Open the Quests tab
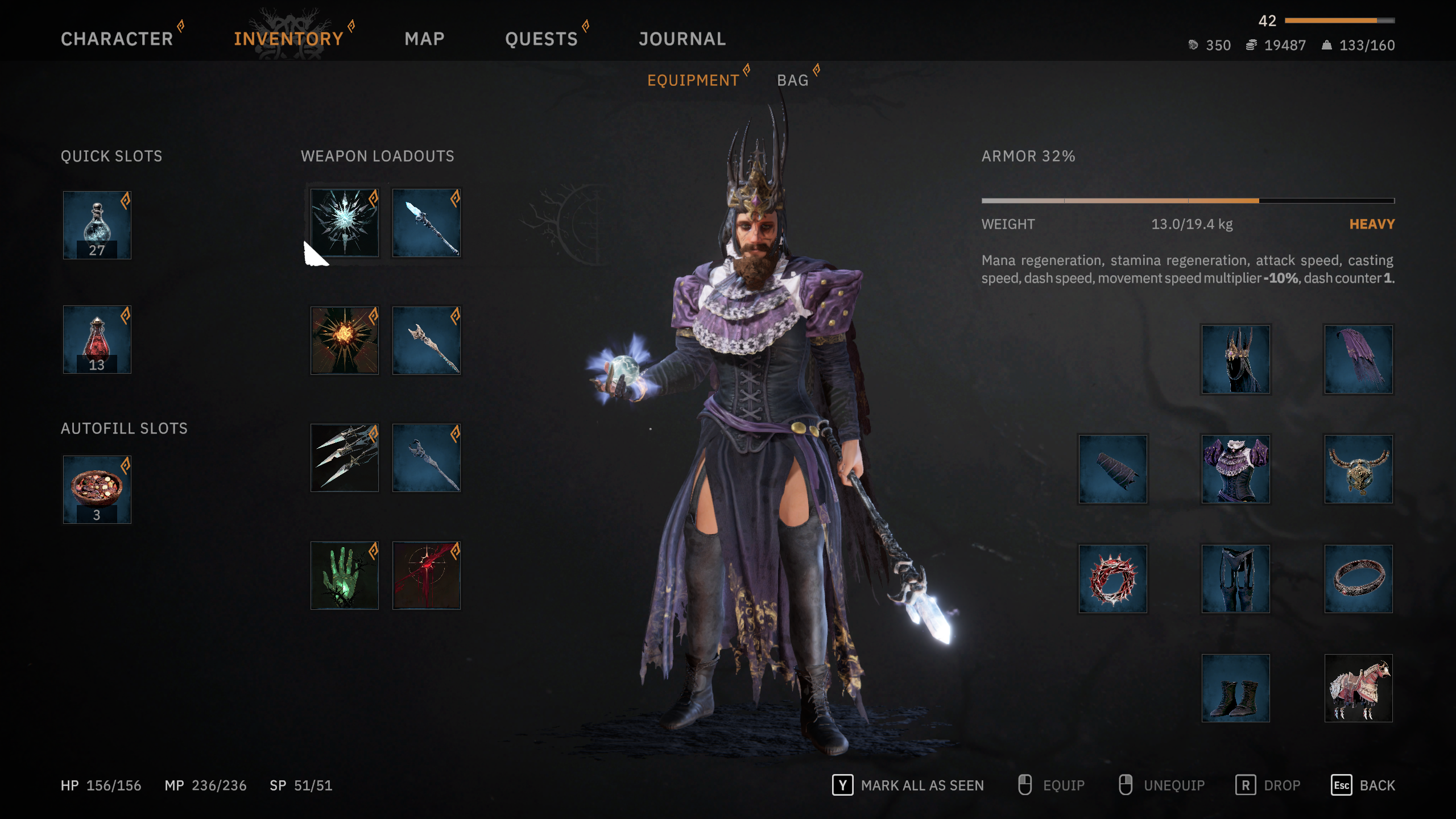The height and width of the screenshot is (819, 1456). pyautogui.click(x=541, y=39)
